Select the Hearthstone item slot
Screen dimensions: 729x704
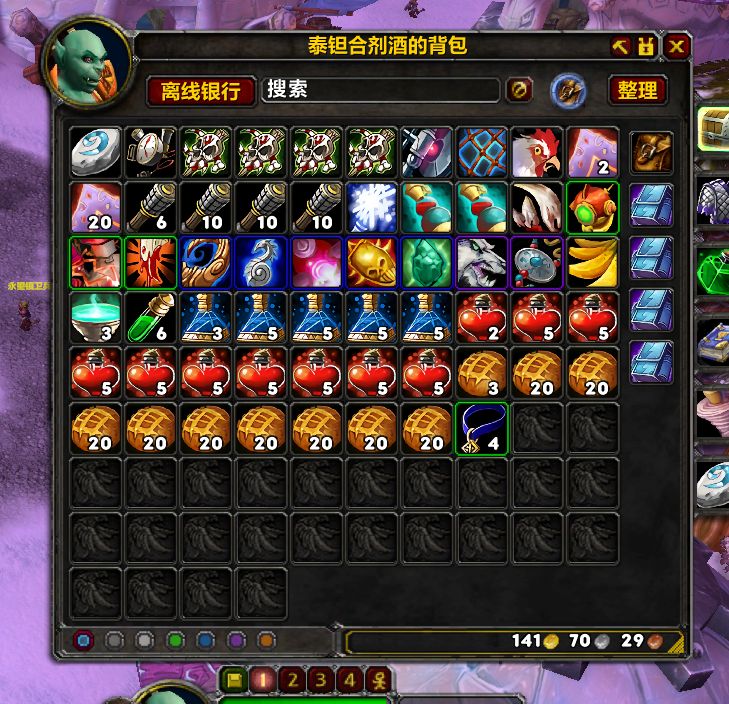click(96, 151)
